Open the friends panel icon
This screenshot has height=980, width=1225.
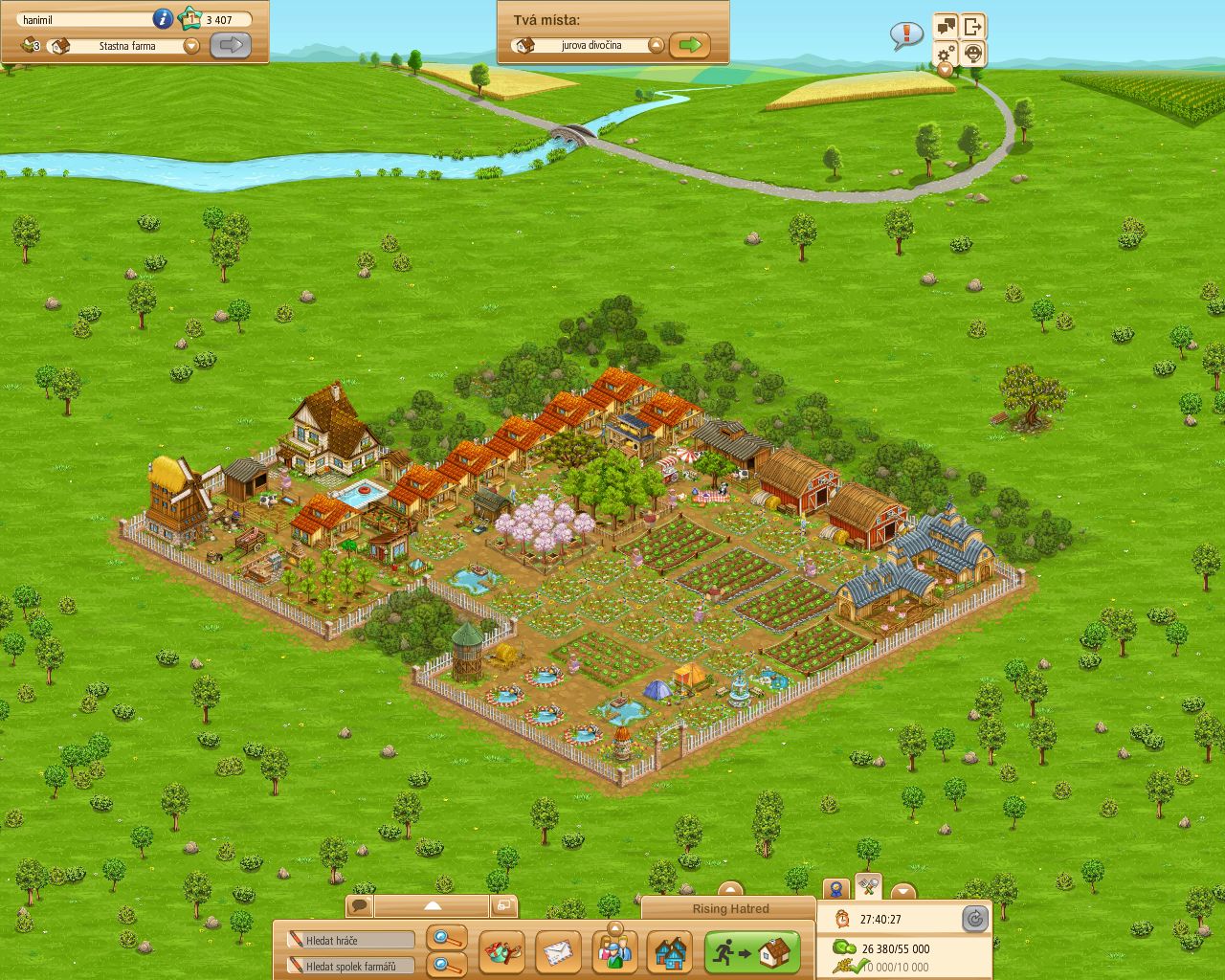614,951
